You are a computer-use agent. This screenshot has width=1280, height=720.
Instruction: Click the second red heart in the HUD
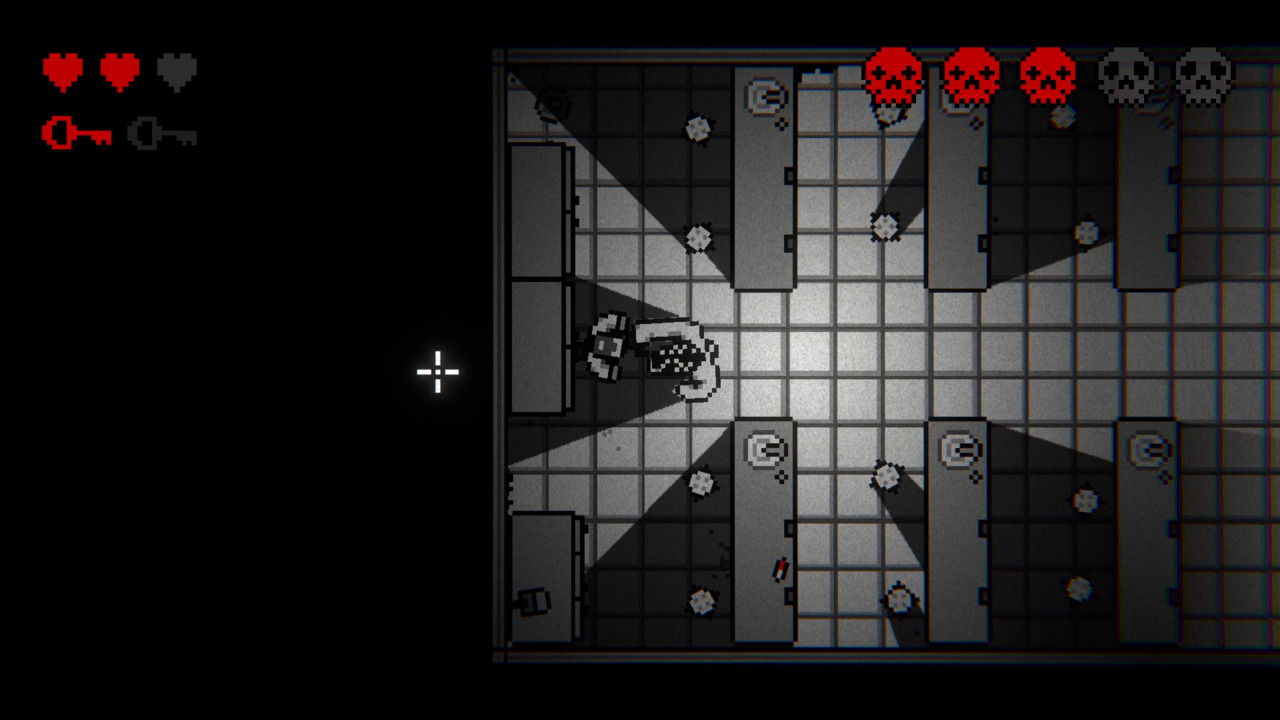pyautogui.click(x=119, y=70)
